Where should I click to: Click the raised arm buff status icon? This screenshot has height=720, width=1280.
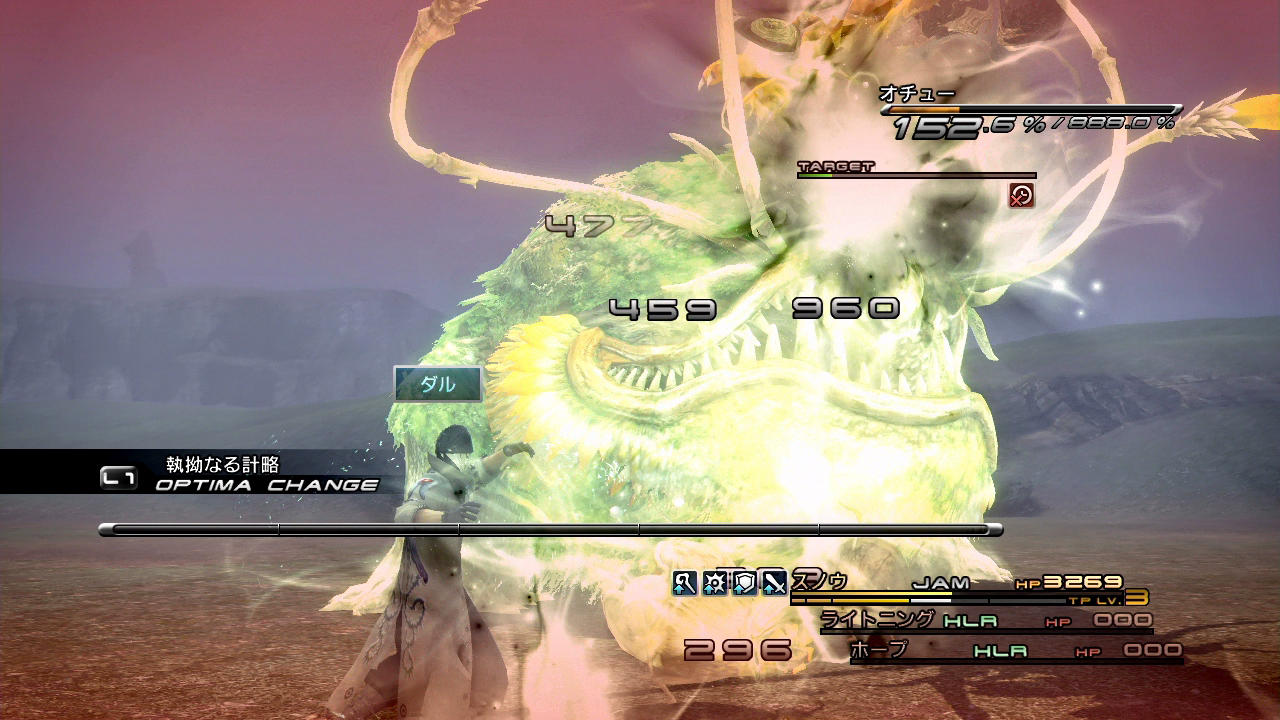(x=684, y=582)
